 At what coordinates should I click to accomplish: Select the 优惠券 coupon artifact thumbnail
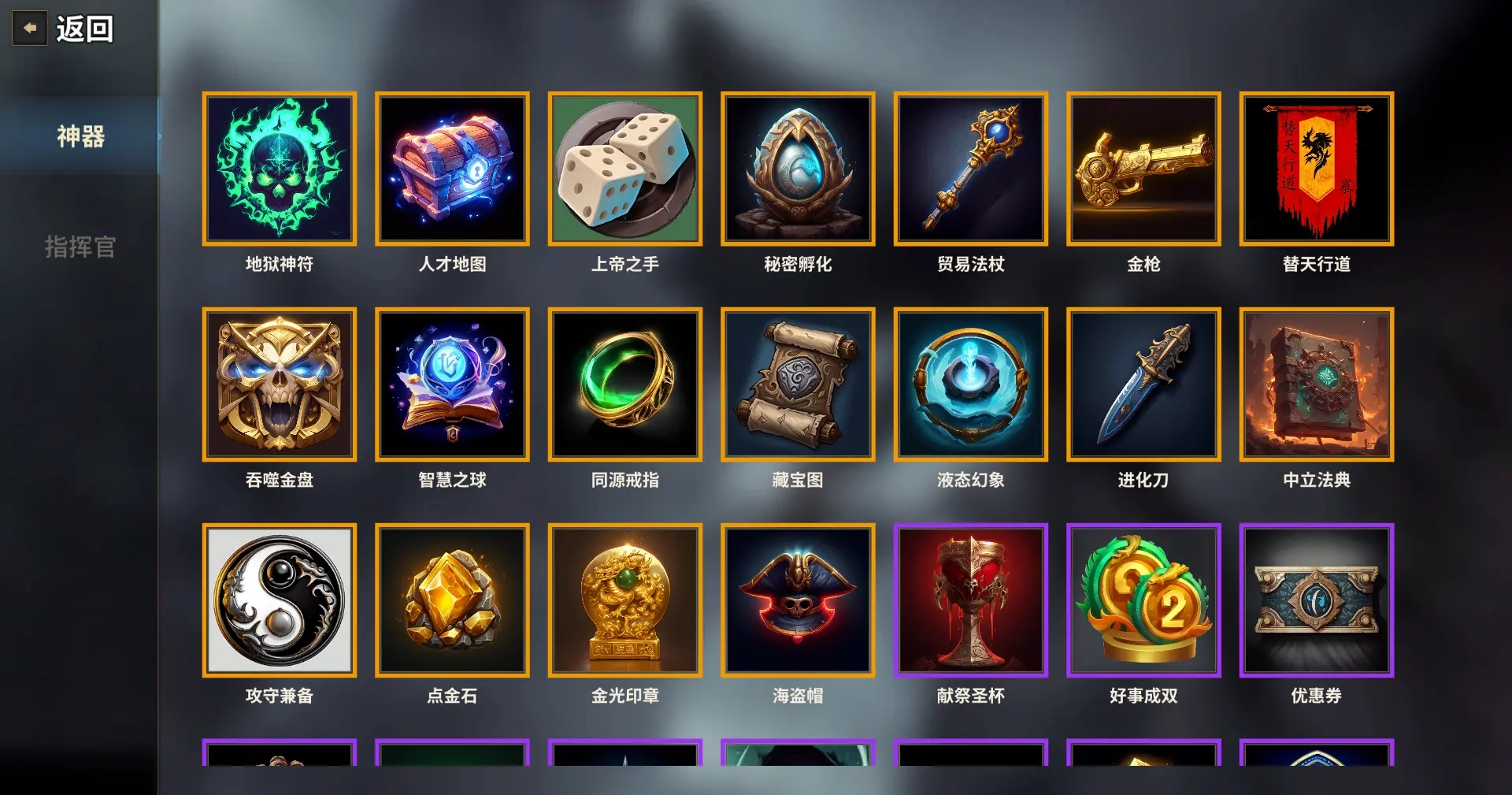tap(1316, 599)
